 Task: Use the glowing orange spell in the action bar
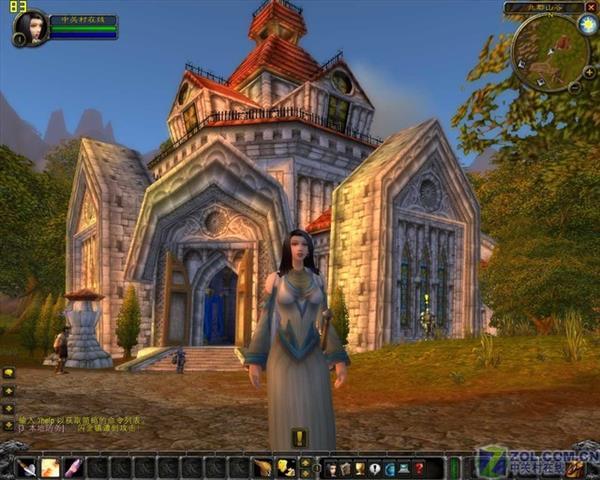[48, 467]
